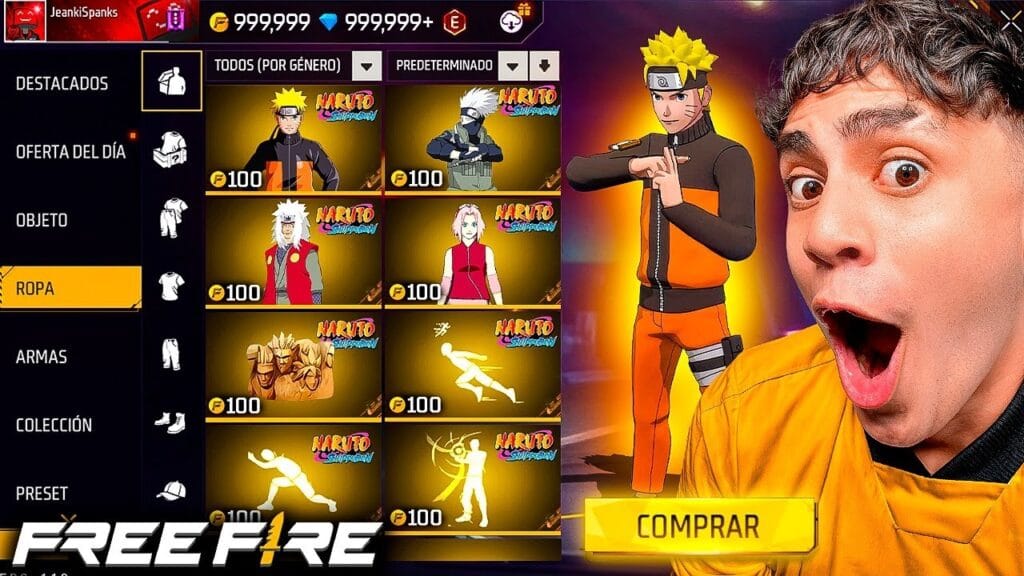1024x576 pixels.
Task: Open JeankiSpanks player profile avatar
Action: (x=21, y=19)
